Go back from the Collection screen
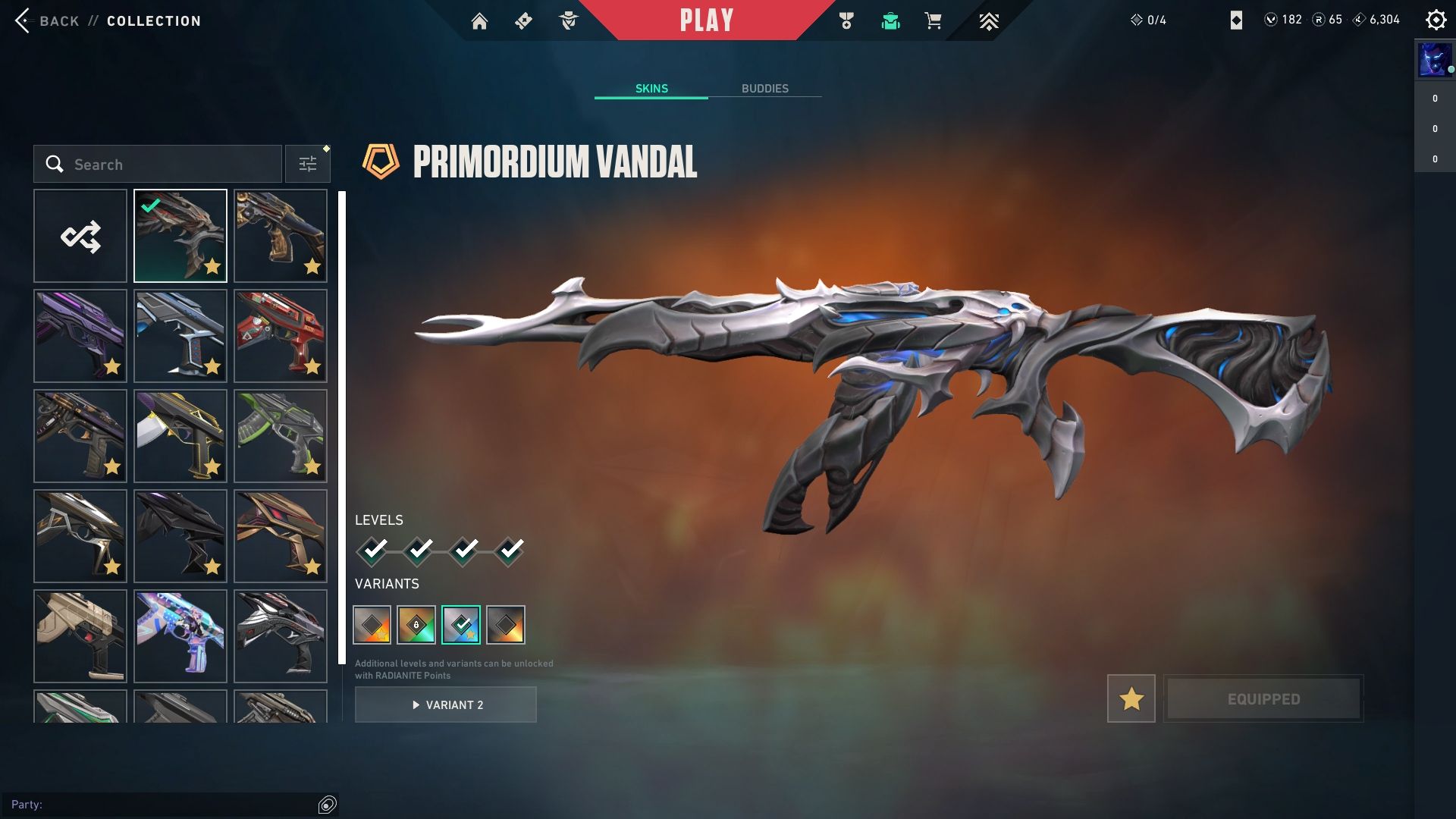 (45, 20)
